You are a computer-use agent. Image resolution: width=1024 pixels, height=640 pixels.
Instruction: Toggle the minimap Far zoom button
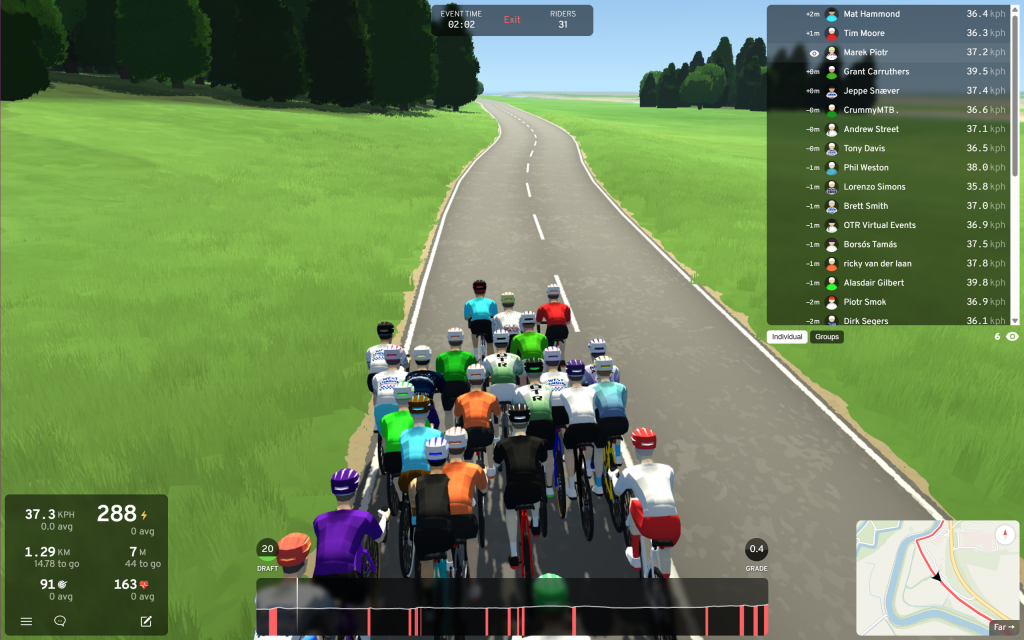(x=1003, y=627)
